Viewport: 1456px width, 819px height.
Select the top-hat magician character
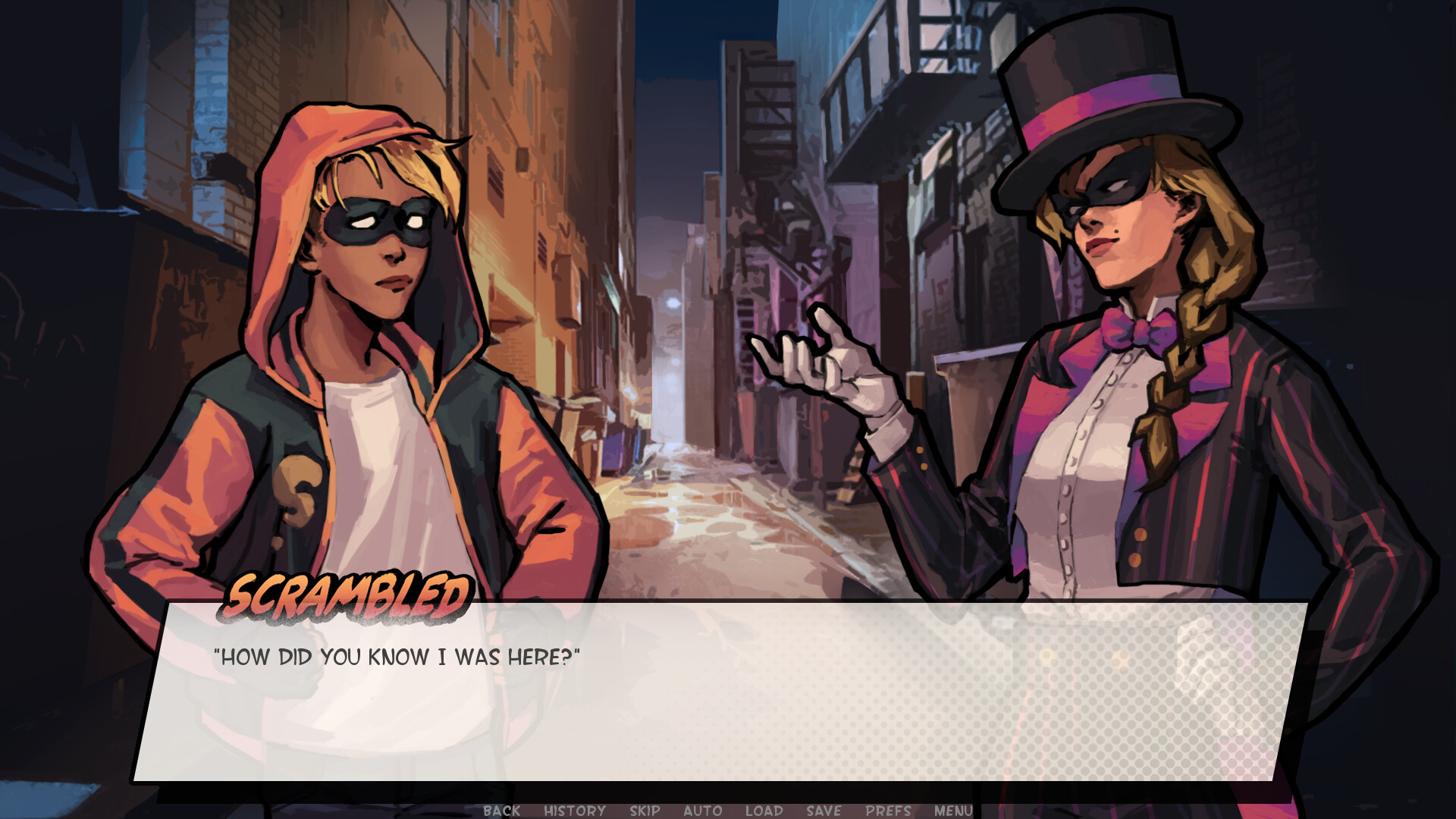click(x=1122, y=379)
